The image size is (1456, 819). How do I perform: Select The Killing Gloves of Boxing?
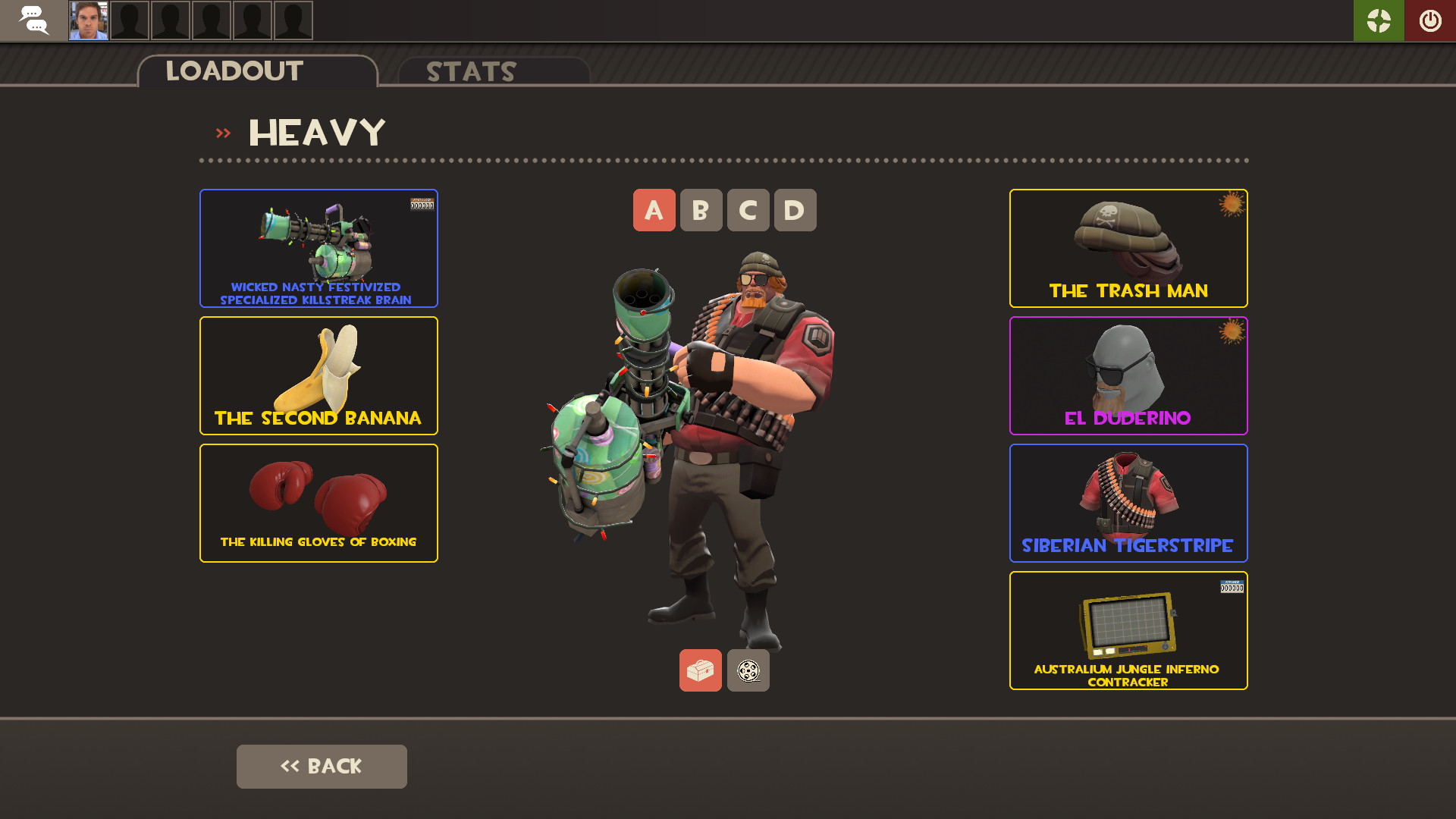pyautogui.click(x=318, y=503)
